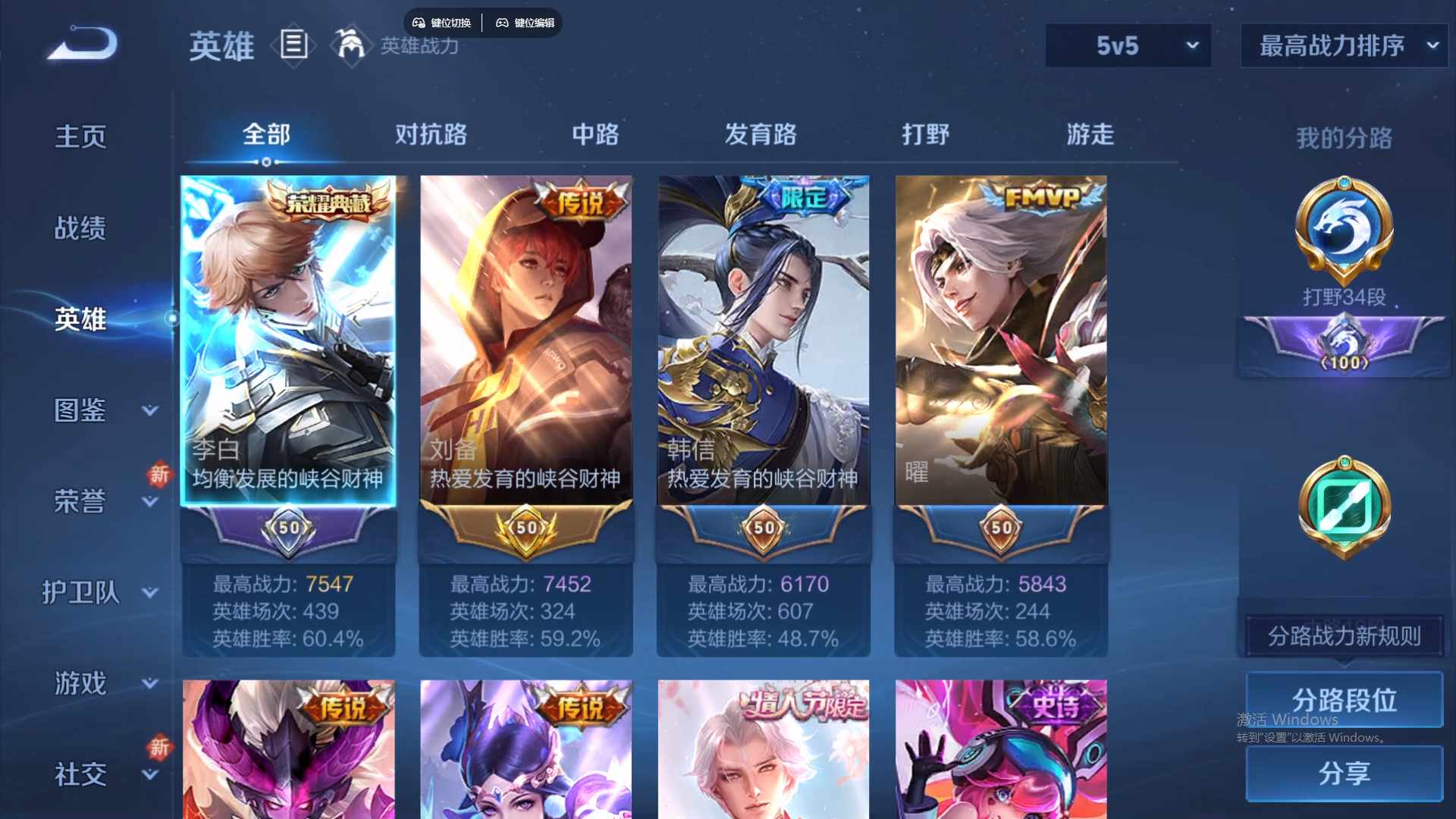
Task: Open the 最高战力排序 sorting dropdown
Action: tap(1342, 45)
